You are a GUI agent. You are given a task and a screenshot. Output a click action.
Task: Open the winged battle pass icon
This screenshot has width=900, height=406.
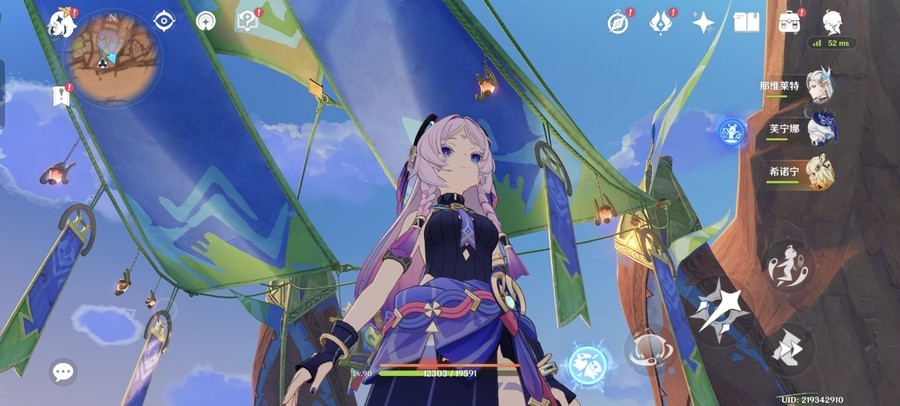click(661, 22)
